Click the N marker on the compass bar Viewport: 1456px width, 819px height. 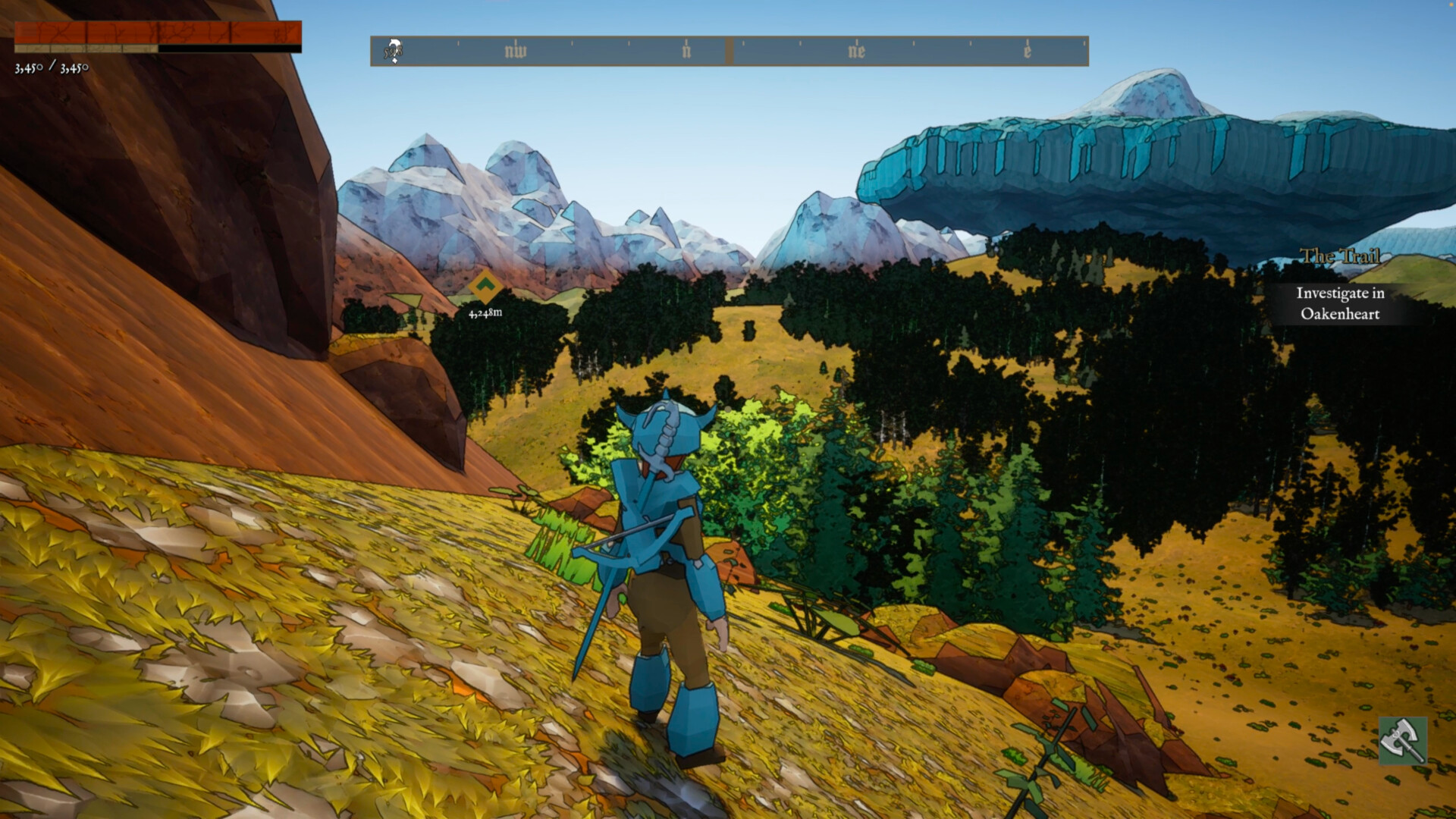click(687, 51)
